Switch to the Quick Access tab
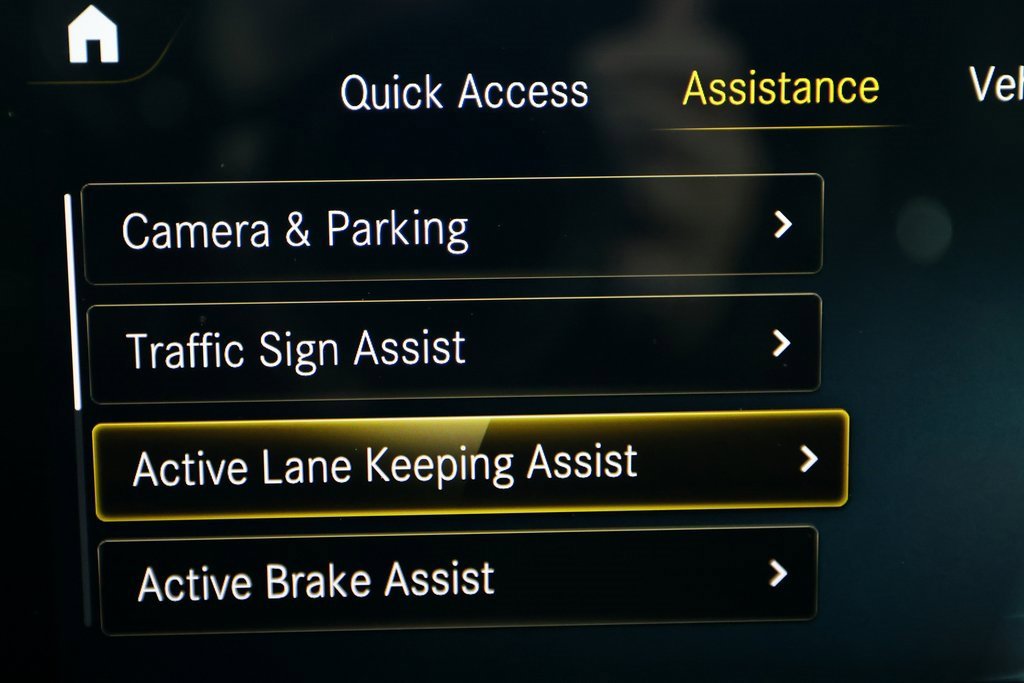Image resolution: width=1024 pixels, height=683 pixels. tap(464, 93)
